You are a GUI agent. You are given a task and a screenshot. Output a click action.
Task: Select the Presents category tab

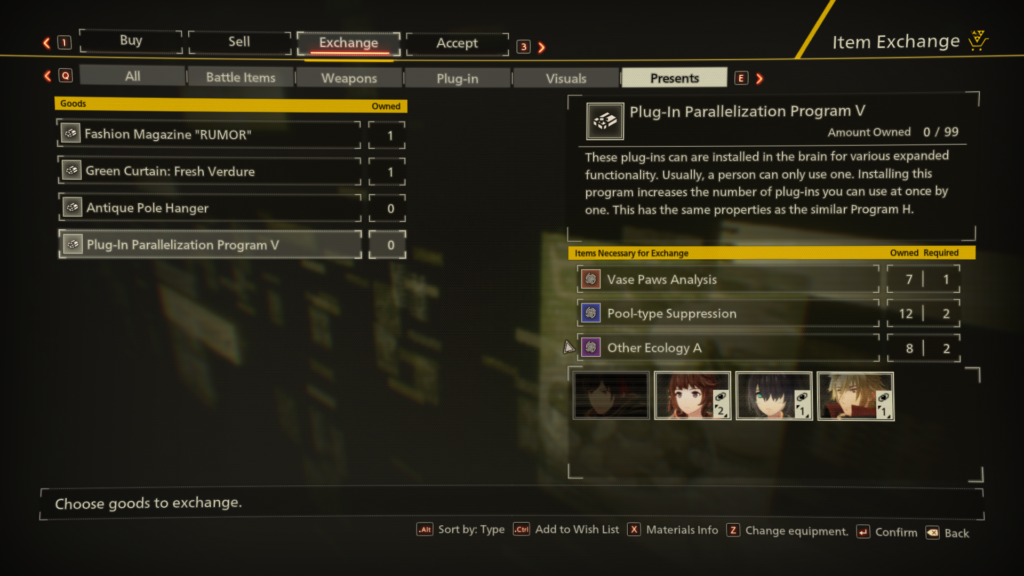(x=674, y=77)
